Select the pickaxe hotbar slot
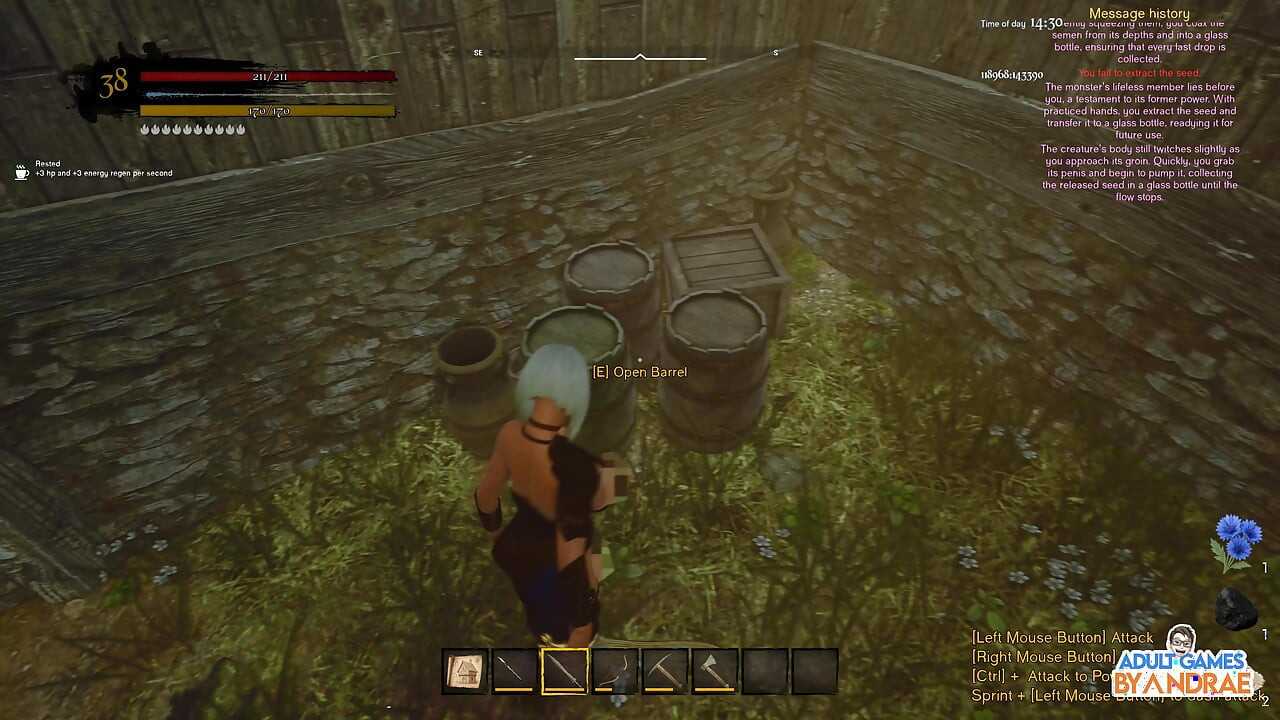 pyautogui.click(x=665, y=671)
